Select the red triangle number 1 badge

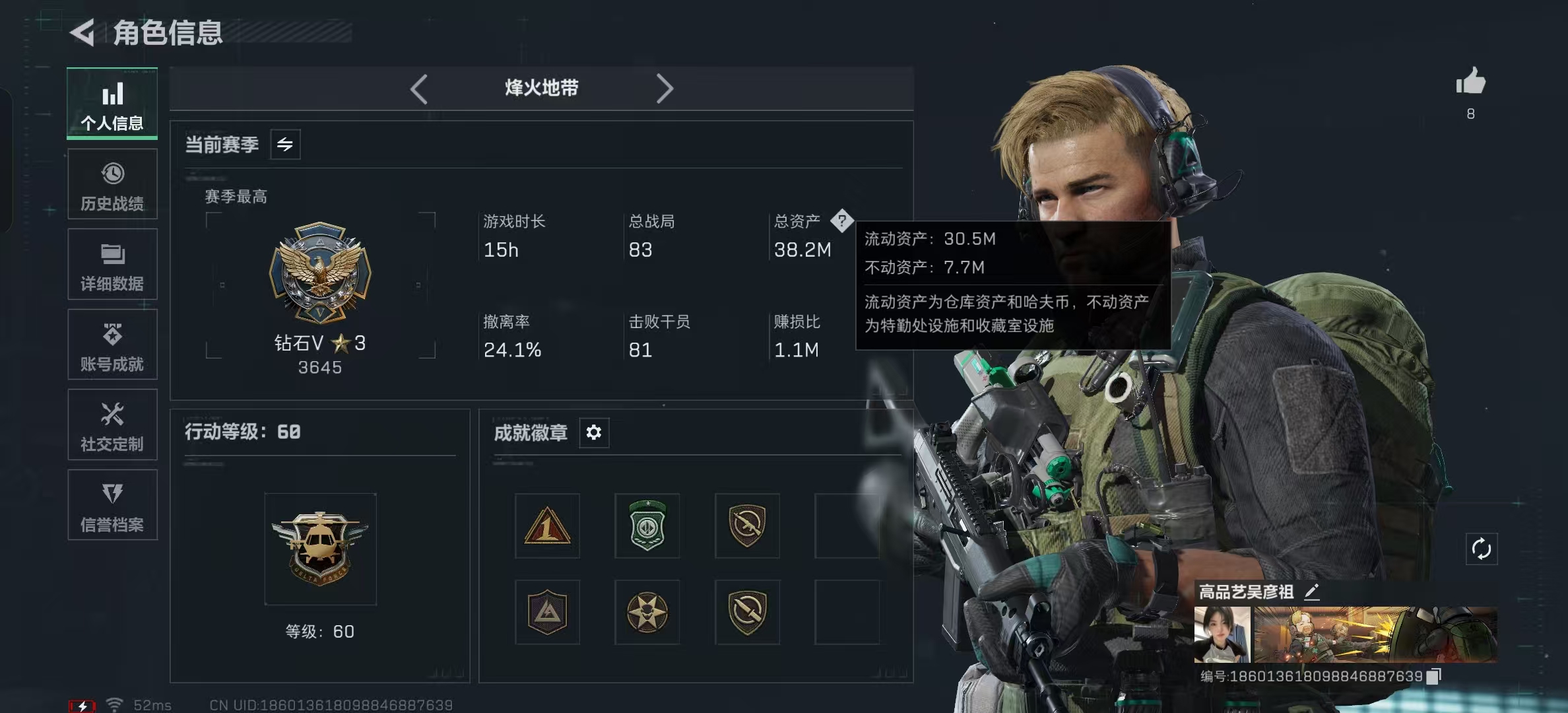tap(547, 526)
